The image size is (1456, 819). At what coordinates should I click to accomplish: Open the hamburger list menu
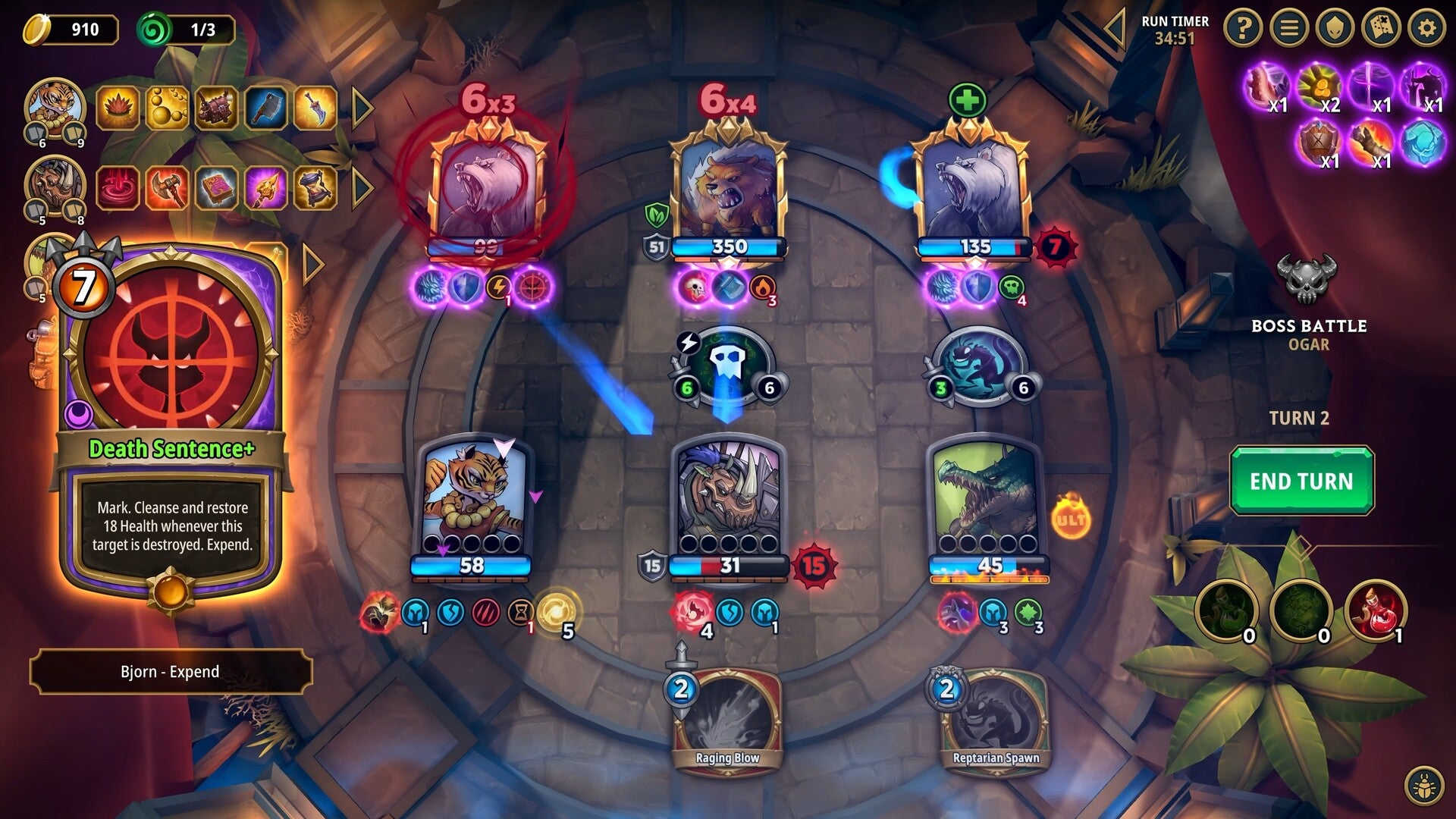(x=1289, y=29)
